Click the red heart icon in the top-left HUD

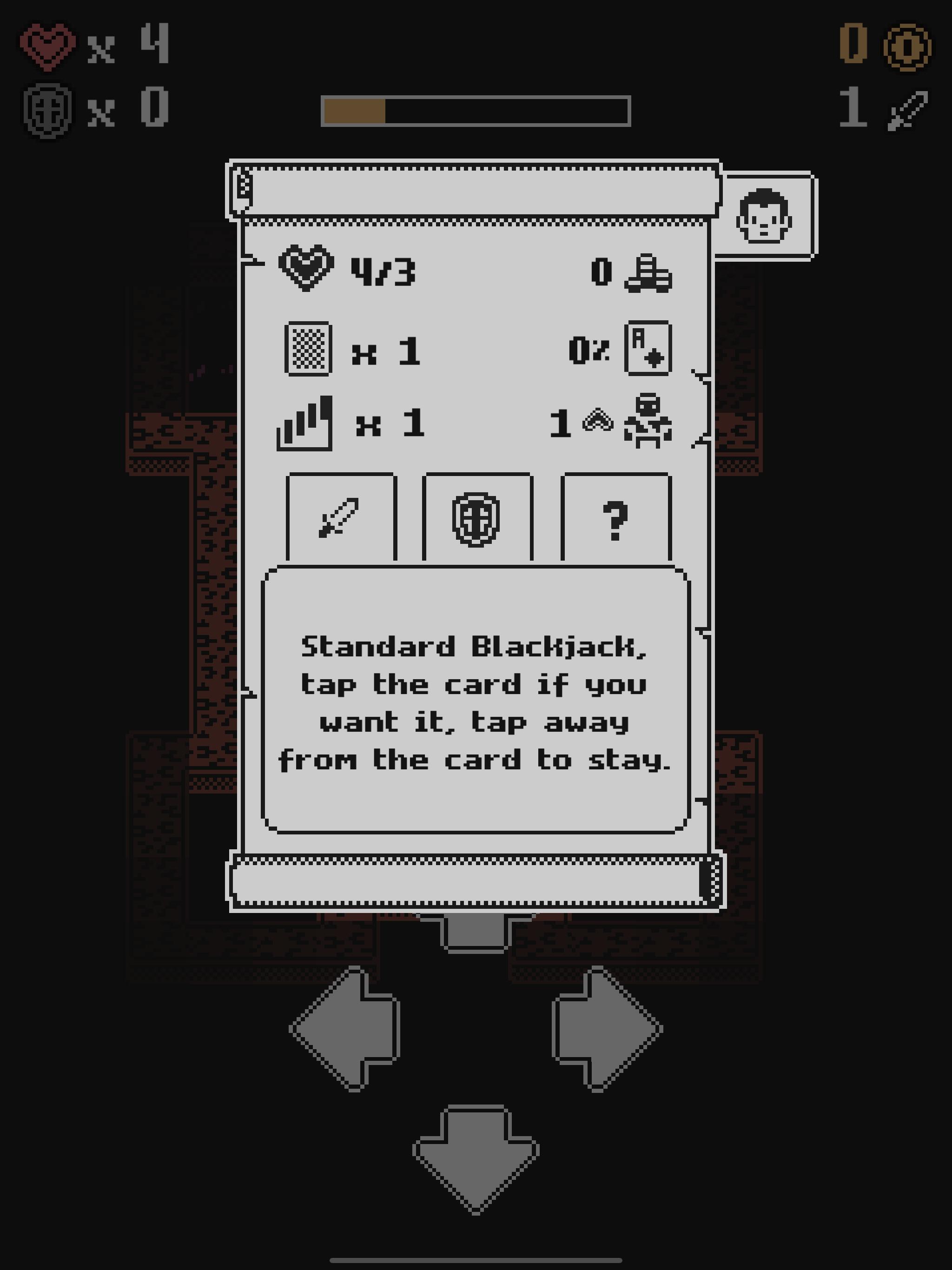coord(49,47)
